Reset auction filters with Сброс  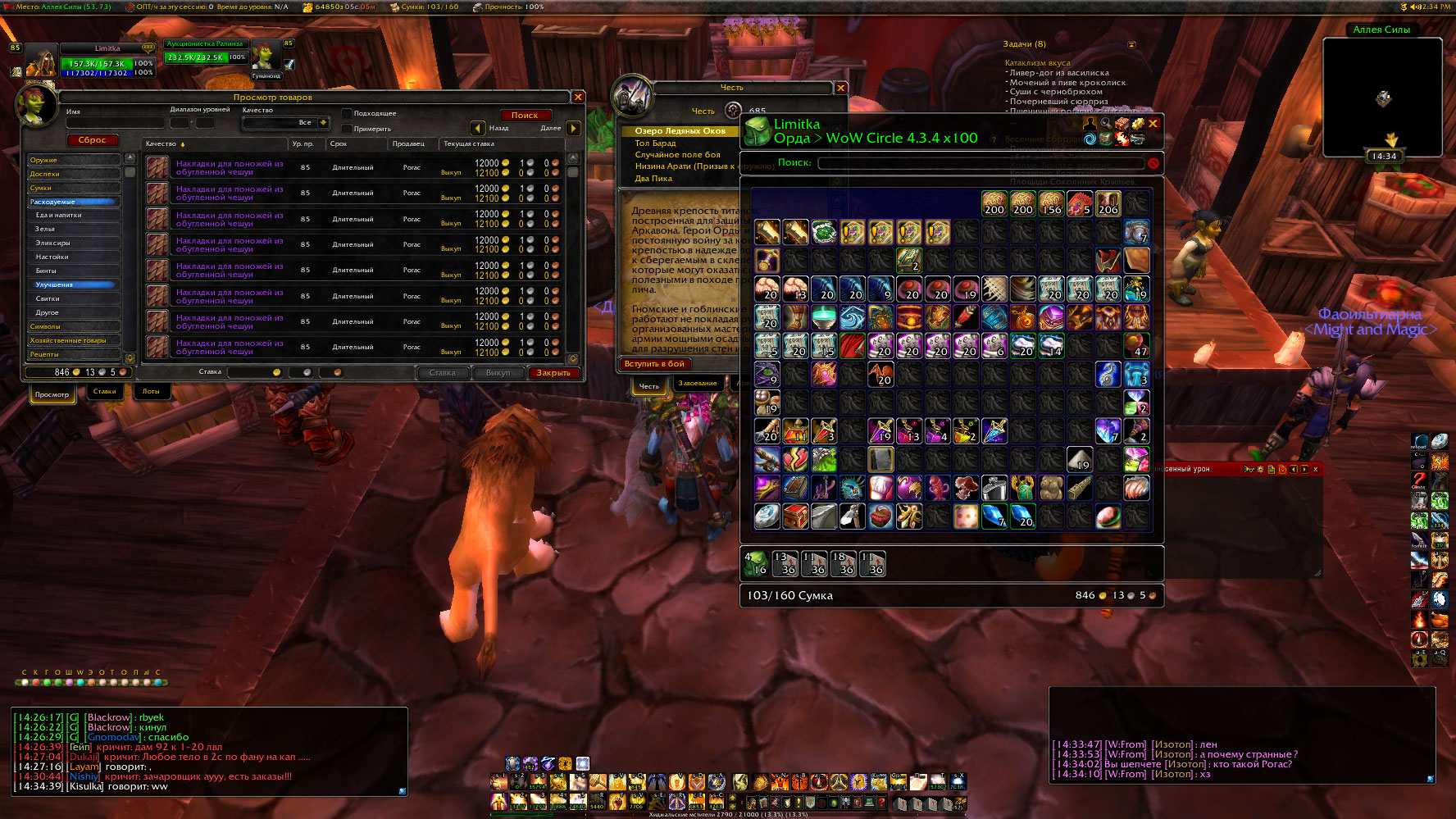92,140
